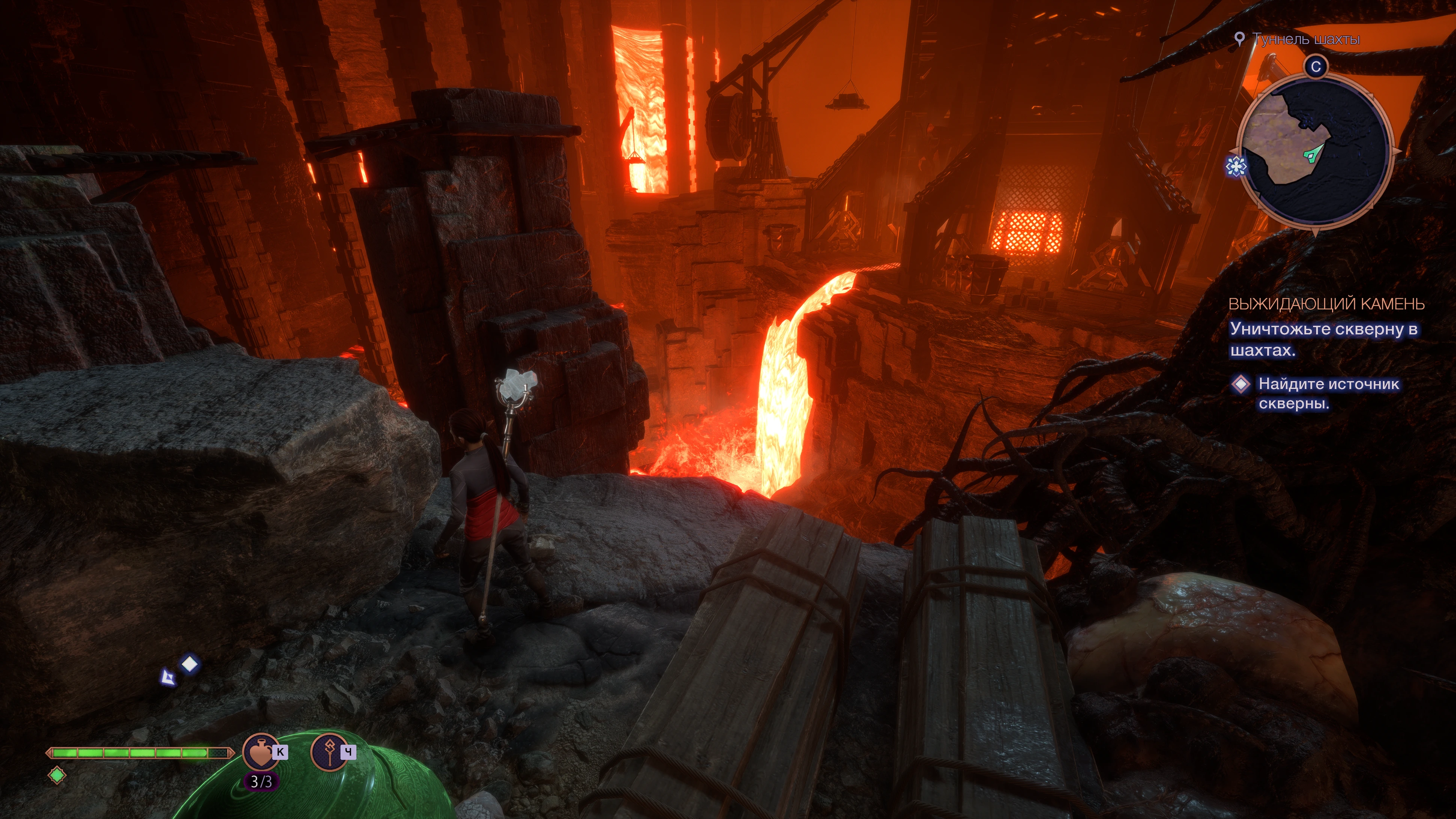This screenshot has width=1456, height=819.
Task: Open the circular minimap
Action: tap(1315, 151)
